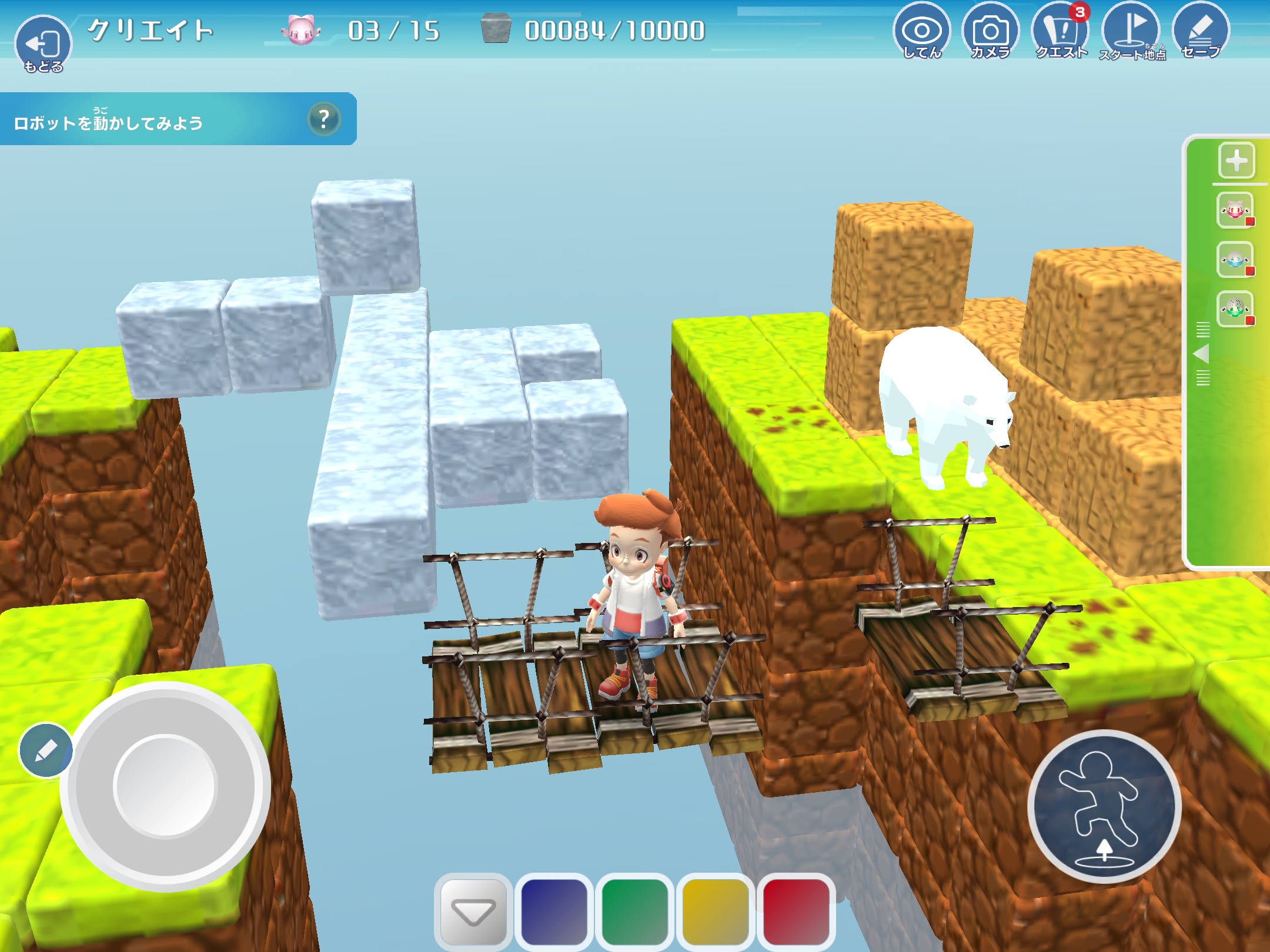Image resolution: width=1270 pixels, height=952 pixels.
Task: Choose the green block color
Action: pyautogui.click(x=634, y=911)
